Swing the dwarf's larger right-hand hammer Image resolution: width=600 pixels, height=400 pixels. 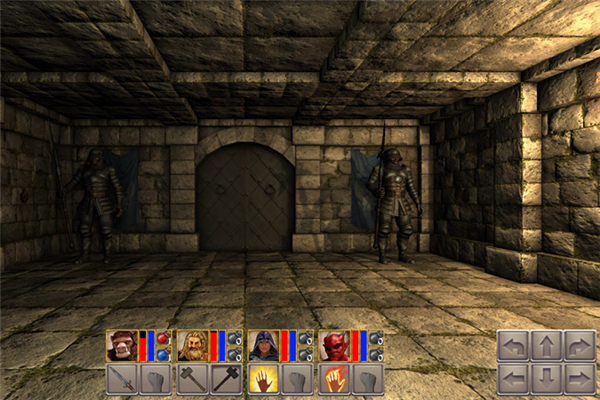click(225, 379)
